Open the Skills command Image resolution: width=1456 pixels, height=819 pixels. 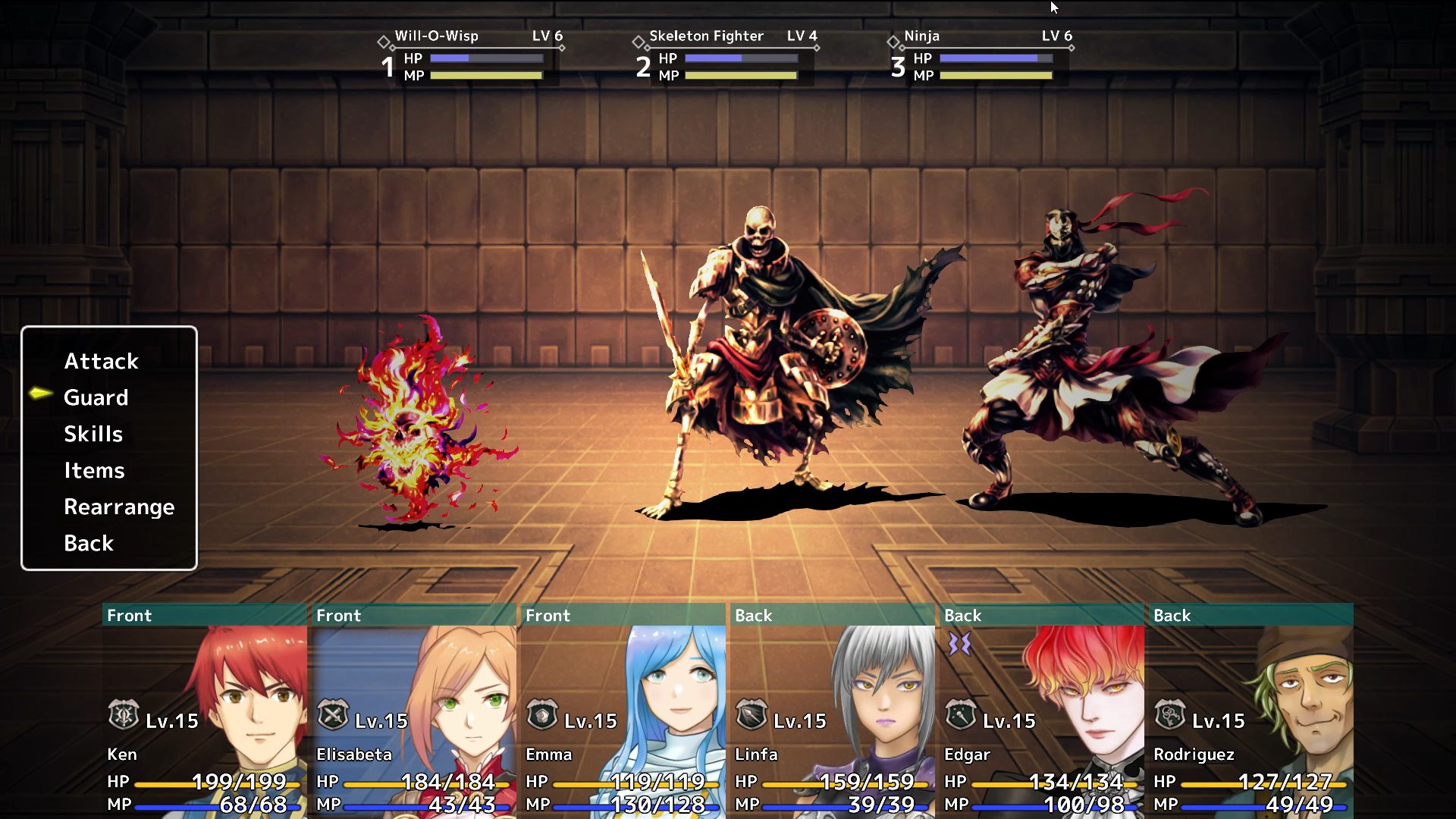(x=93, y=434)
